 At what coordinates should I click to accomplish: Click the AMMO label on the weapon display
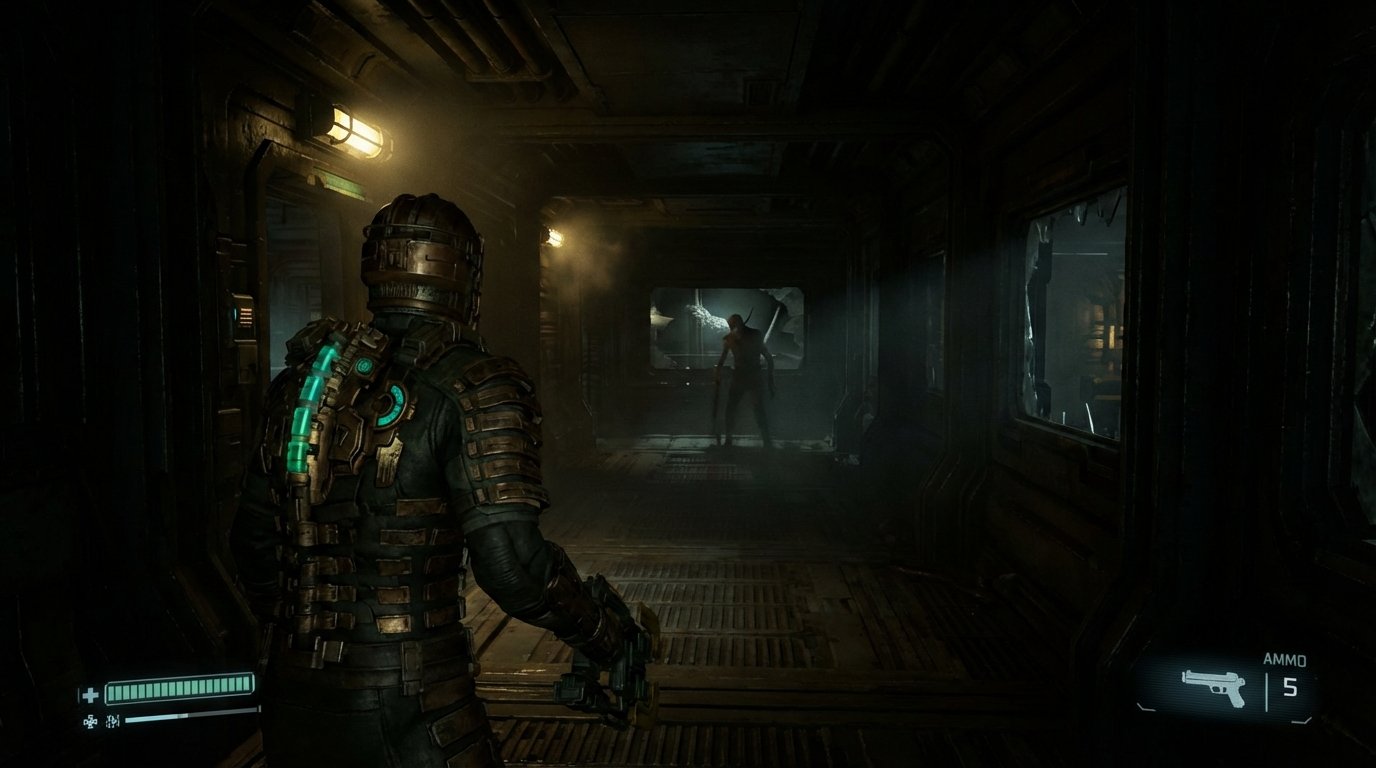1285,659
